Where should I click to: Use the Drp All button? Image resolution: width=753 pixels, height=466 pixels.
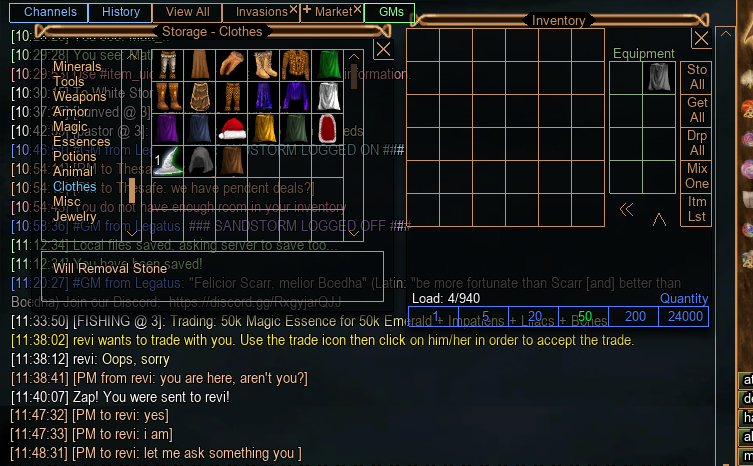(697, 143)
